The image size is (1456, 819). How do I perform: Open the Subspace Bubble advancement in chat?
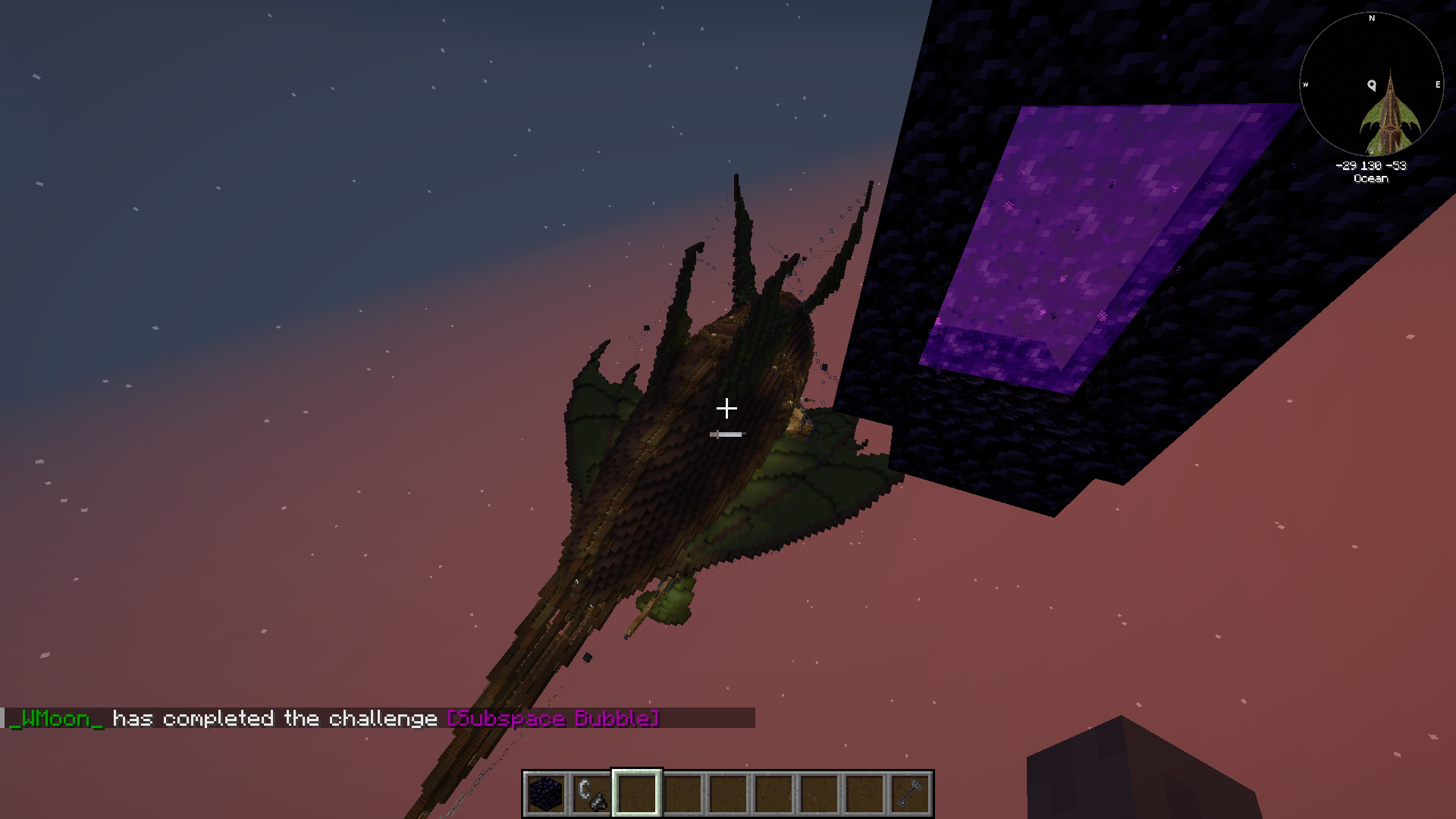(552, 719)
